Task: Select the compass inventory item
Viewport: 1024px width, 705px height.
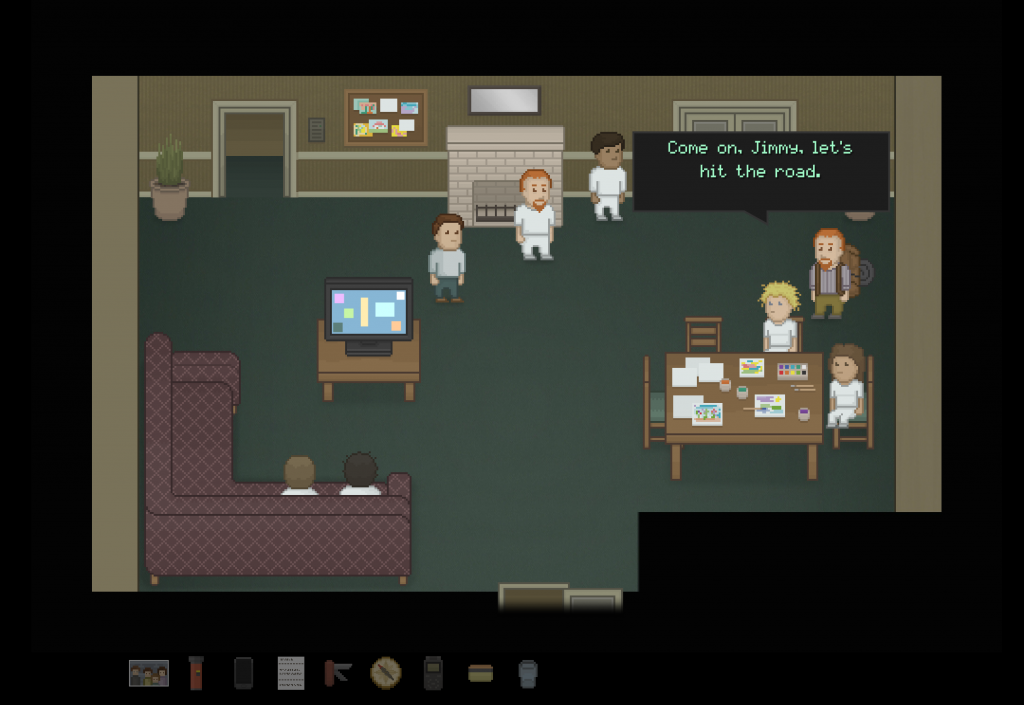Action: (x=385, y=673)
